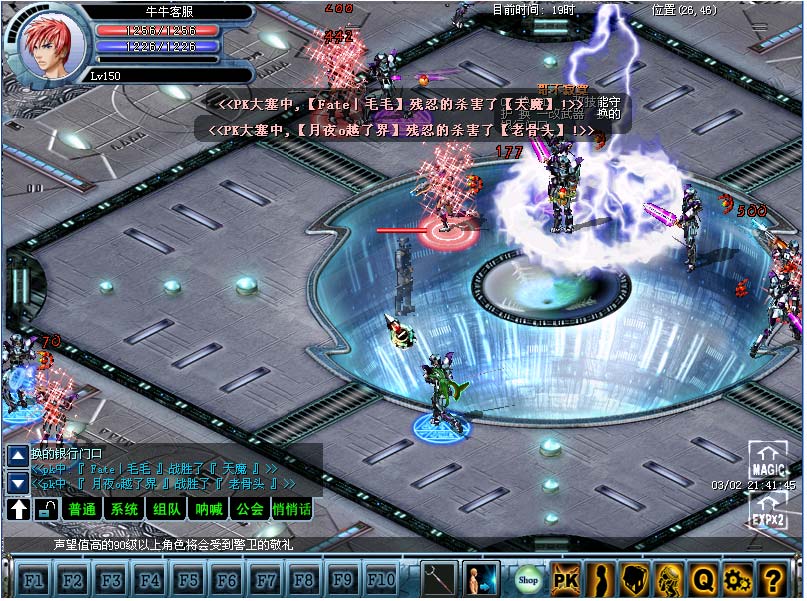Screen dimensions: 807x601
Task: Open the 公会 guild chat channel
Action: [x=249, y=510]
